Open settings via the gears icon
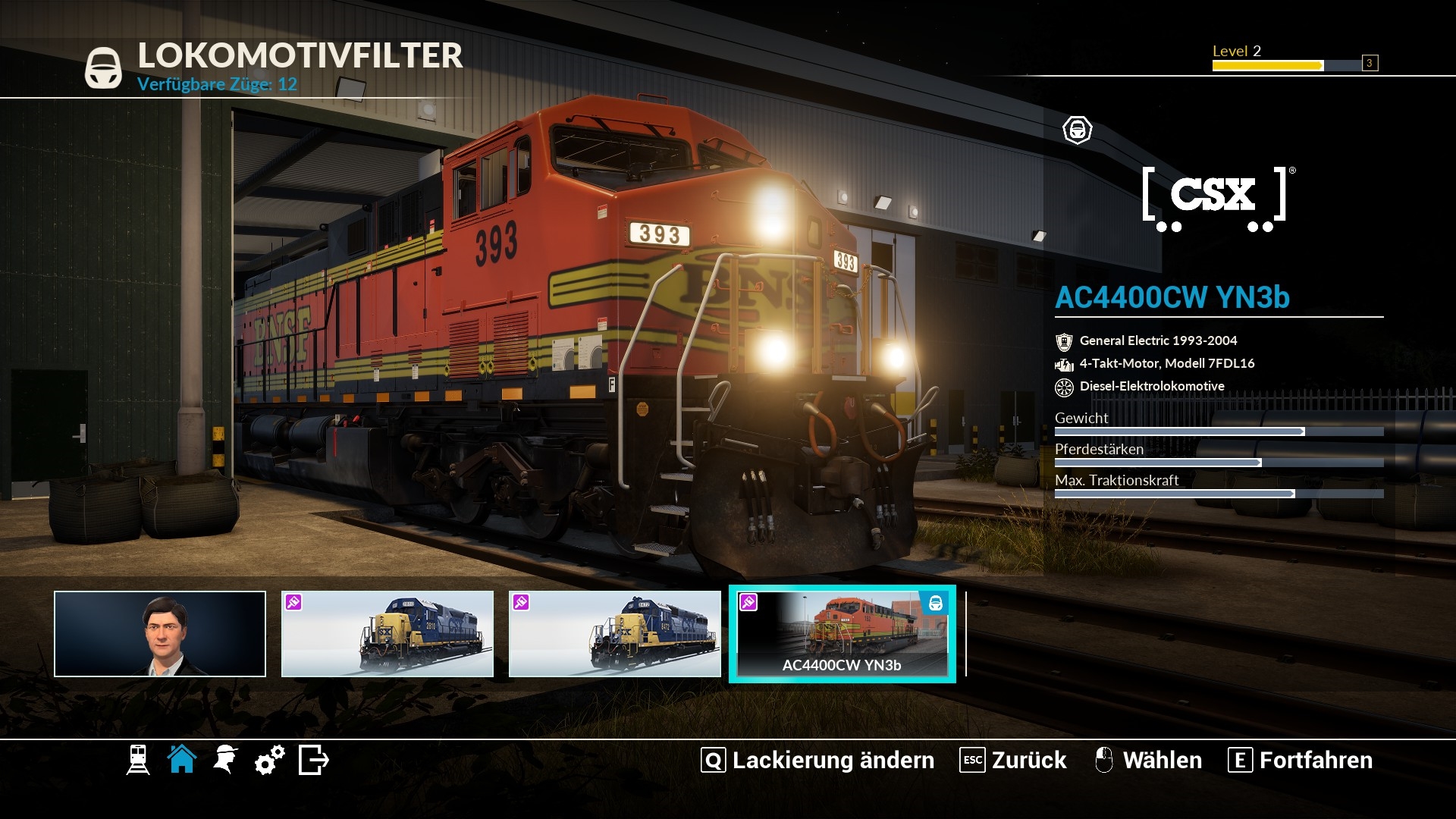 click(270, 759)
